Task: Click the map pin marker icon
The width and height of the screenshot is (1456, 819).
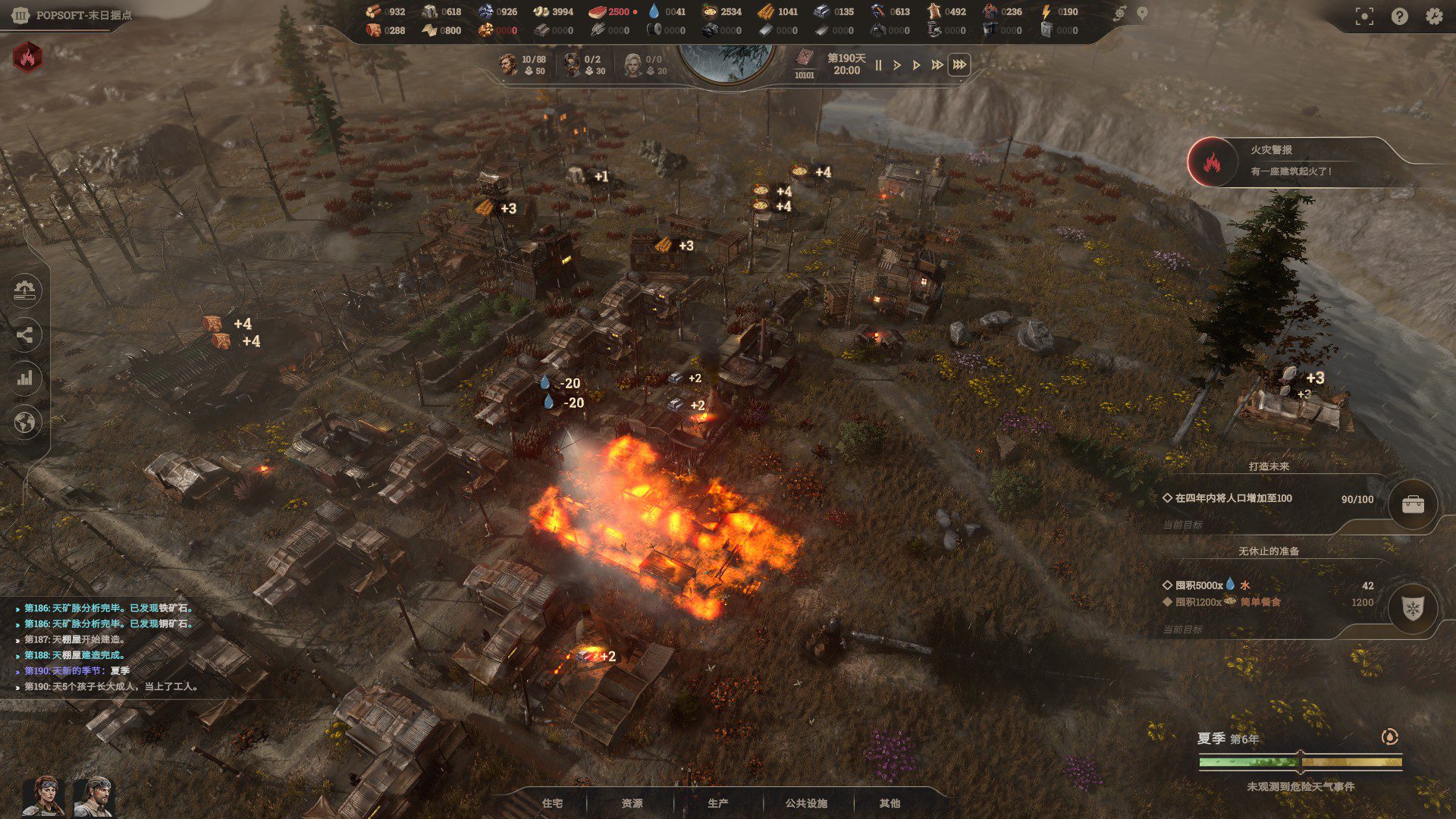Action: pos(1142,13)
